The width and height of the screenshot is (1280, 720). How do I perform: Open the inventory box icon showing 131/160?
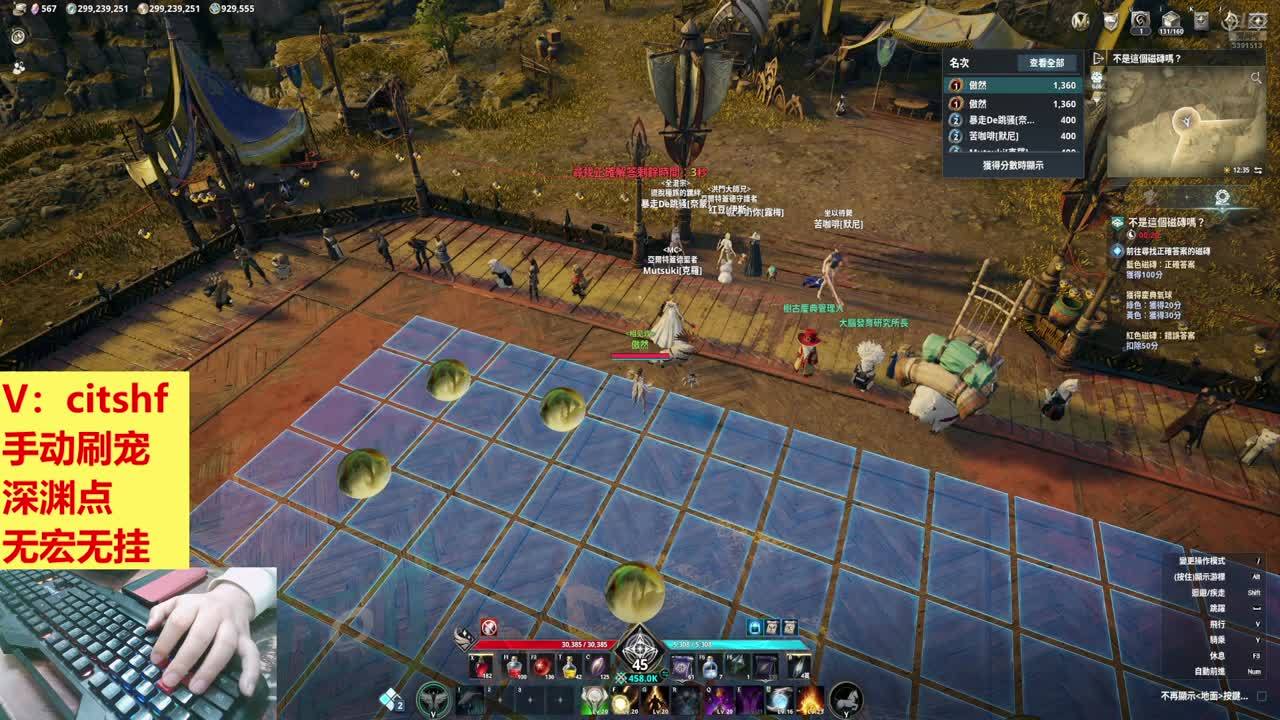[x=1170, y=20]
